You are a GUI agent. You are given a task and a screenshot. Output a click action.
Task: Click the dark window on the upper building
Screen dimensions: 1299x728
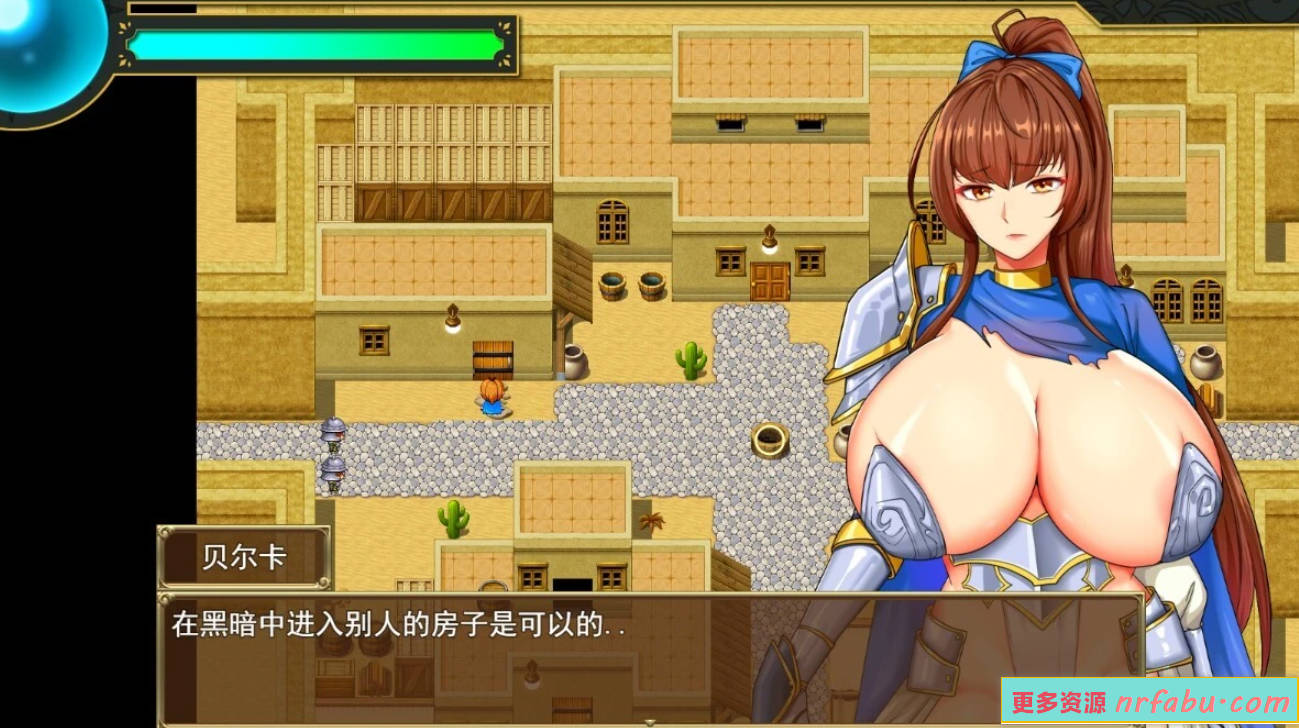pyautogui.click(x=730, y=125)
